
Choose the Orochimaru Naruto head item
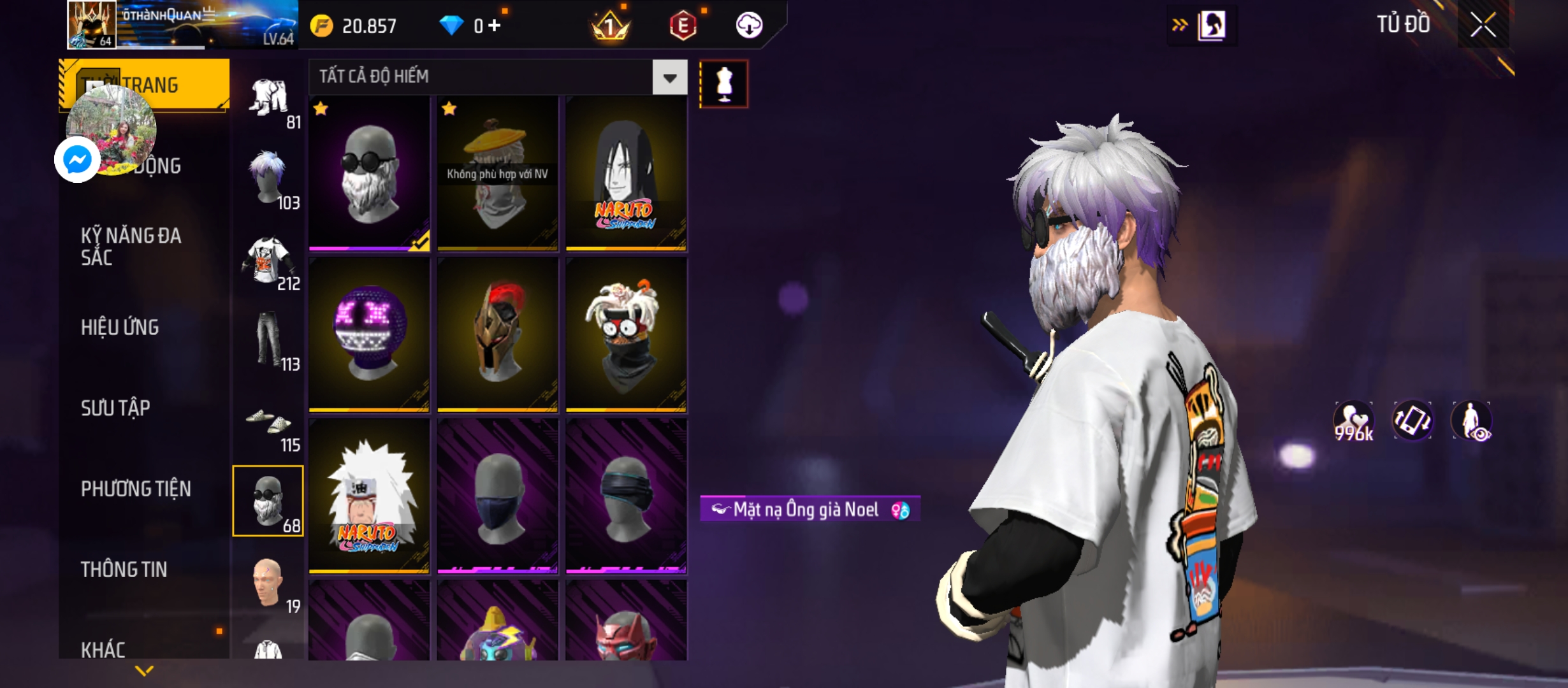[x=626, y=173]
